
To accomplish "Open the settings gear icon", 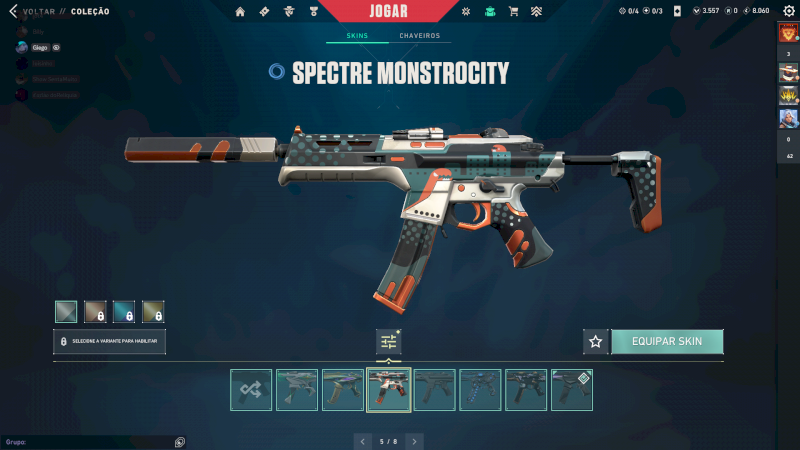I will (788, 11).
